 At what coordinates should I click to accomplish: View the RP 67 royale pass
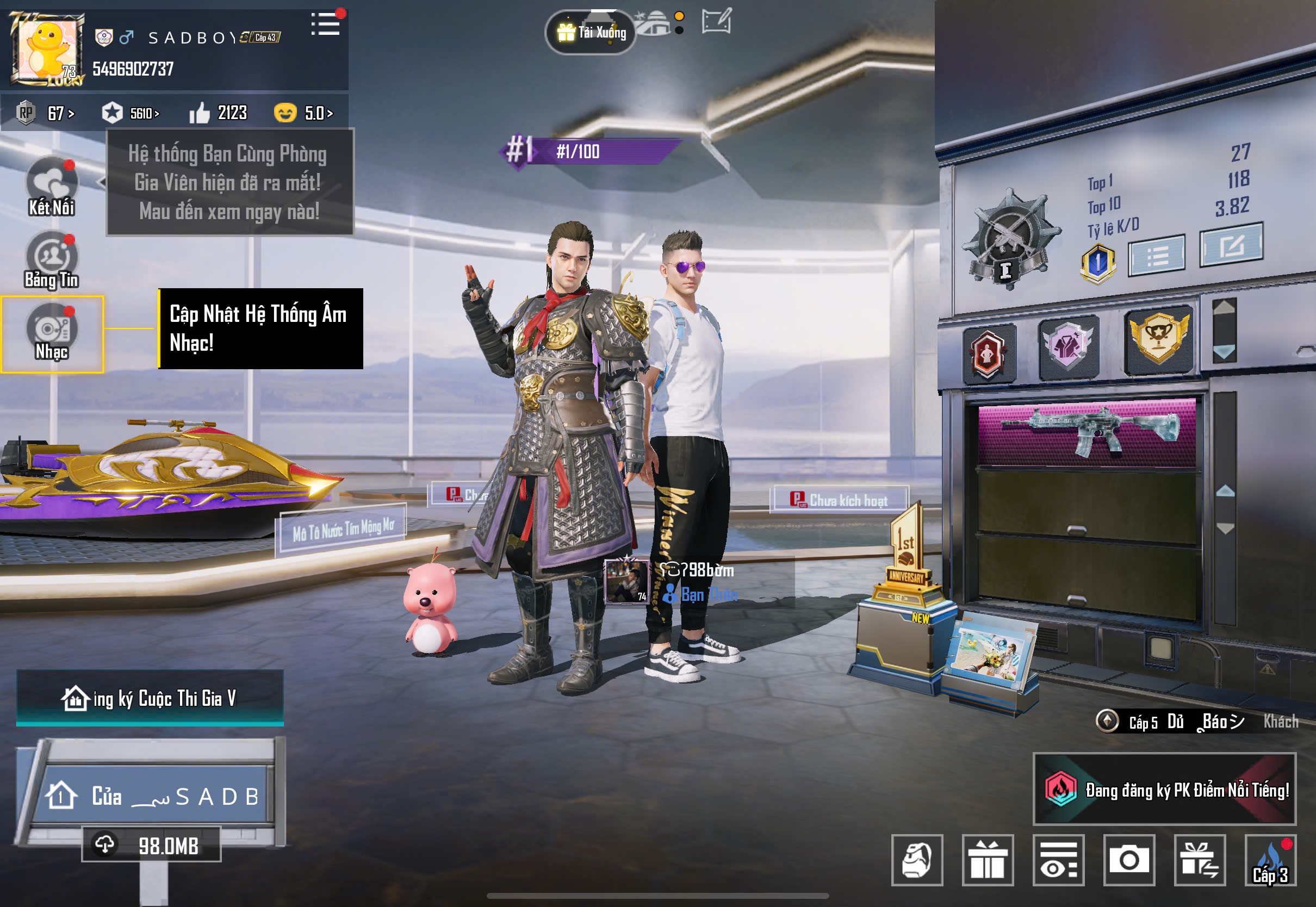[47, 113]
